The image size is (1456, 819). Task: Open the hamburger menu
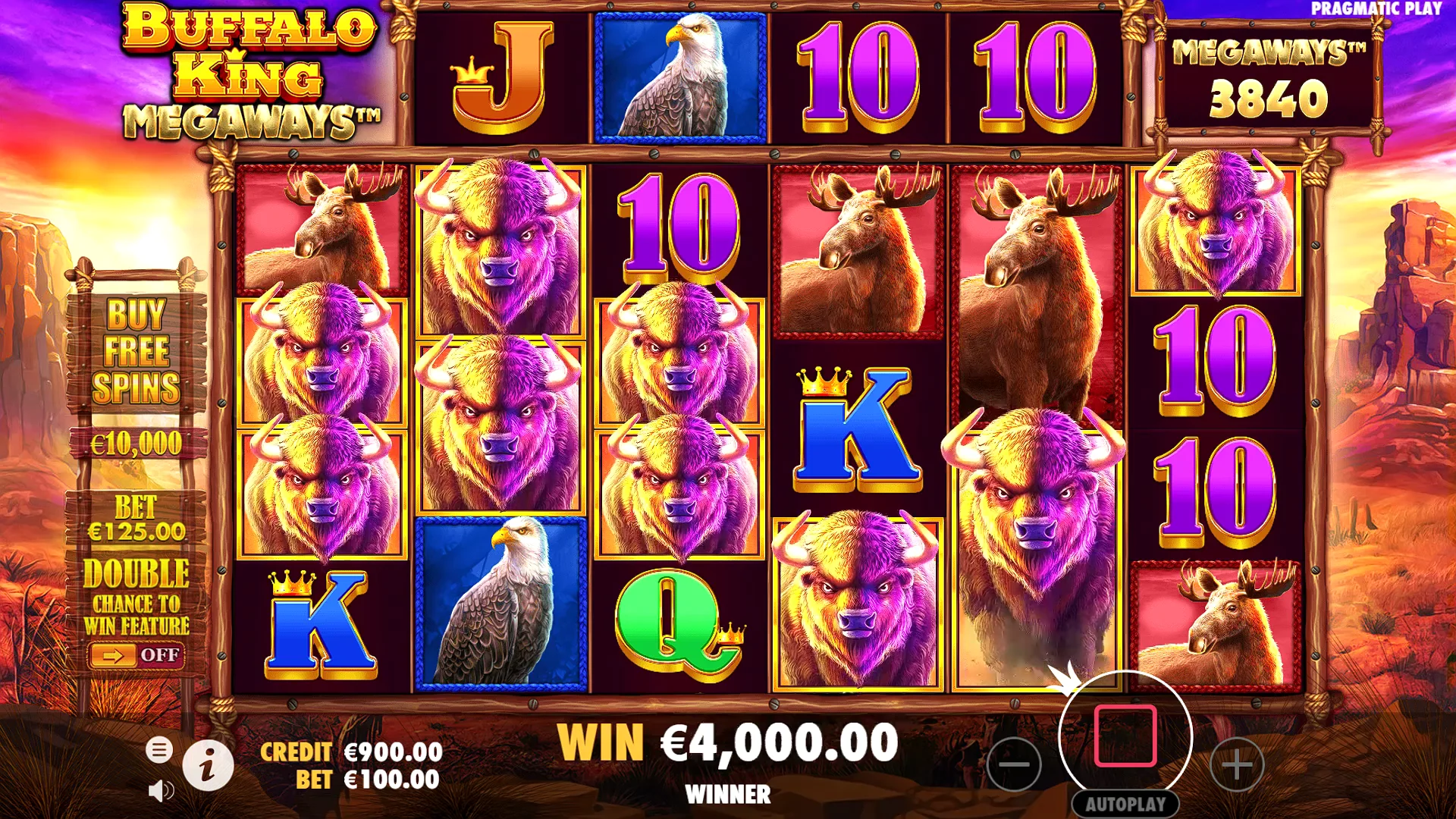coord(159,750)
